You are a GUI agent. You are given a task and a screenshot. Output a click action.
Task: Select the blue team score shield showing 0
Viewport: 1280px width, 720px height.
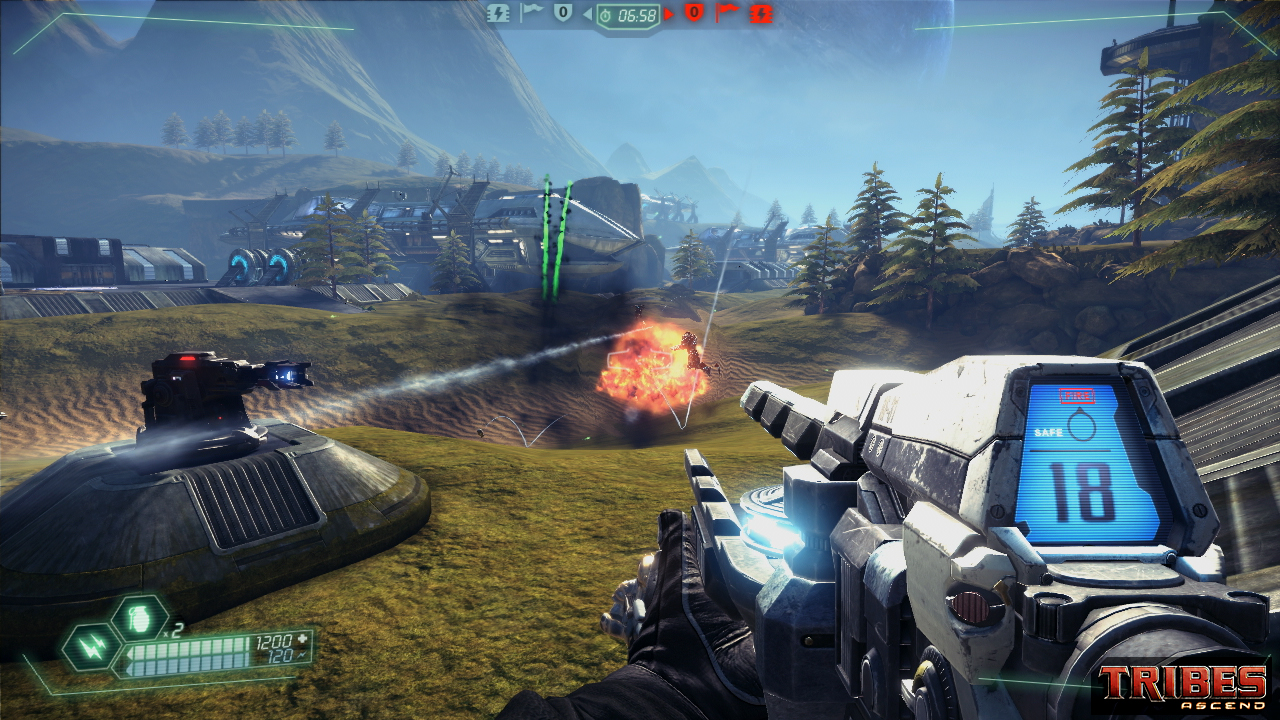(563, 13)
